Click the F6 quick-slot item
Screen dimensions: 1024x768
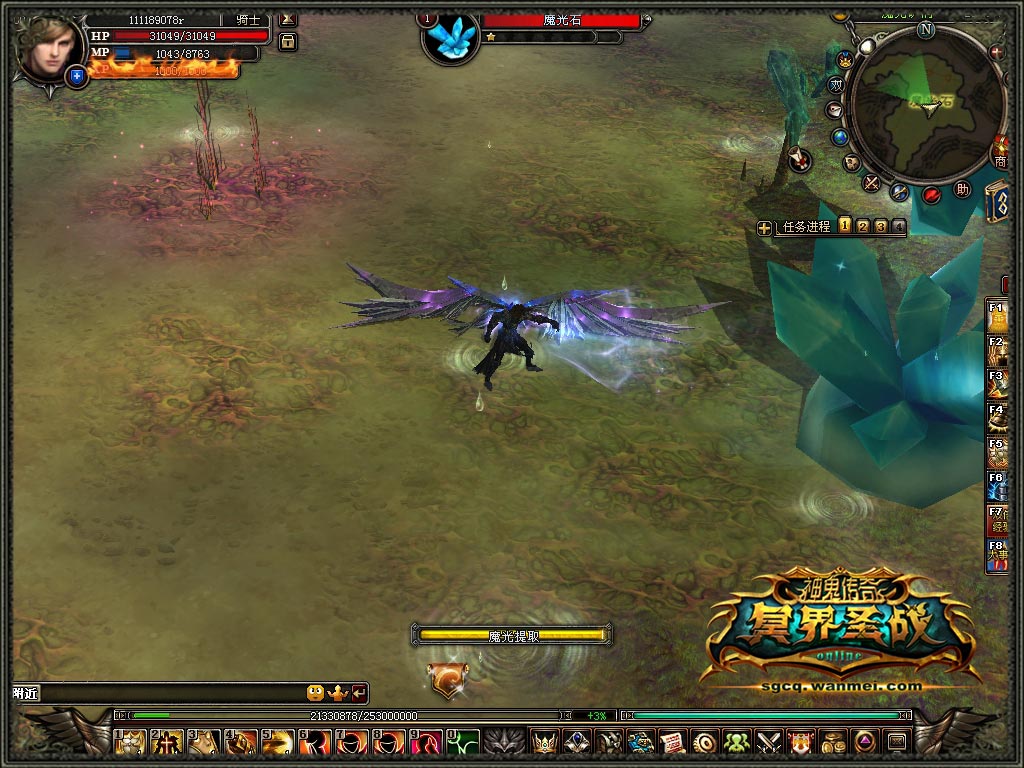[x=997, y=486]
